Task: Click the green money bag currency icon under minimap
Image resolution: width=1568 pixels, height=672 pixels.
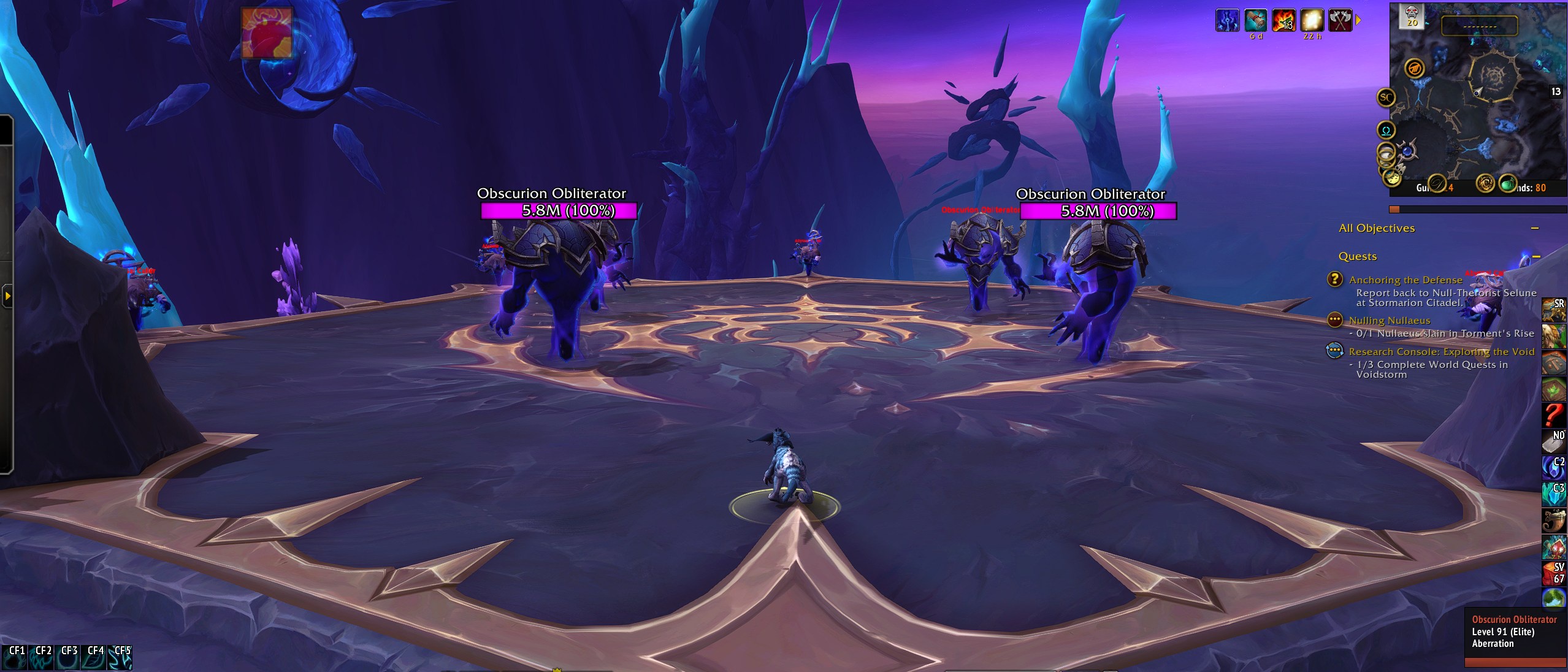Action: tap(1508, 185)
